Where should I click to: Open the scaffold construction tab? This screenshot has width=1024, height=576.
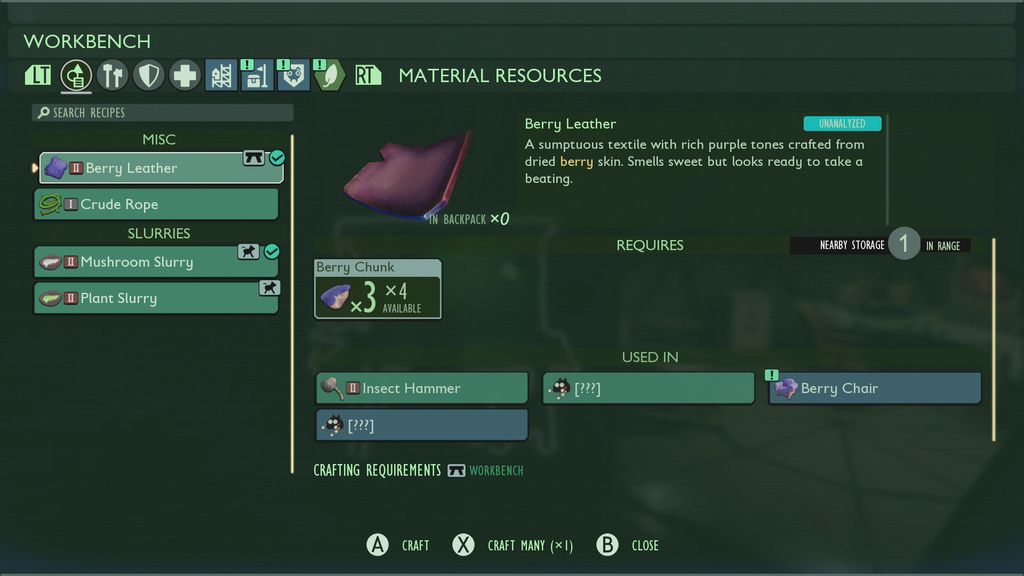pos(221,76)
